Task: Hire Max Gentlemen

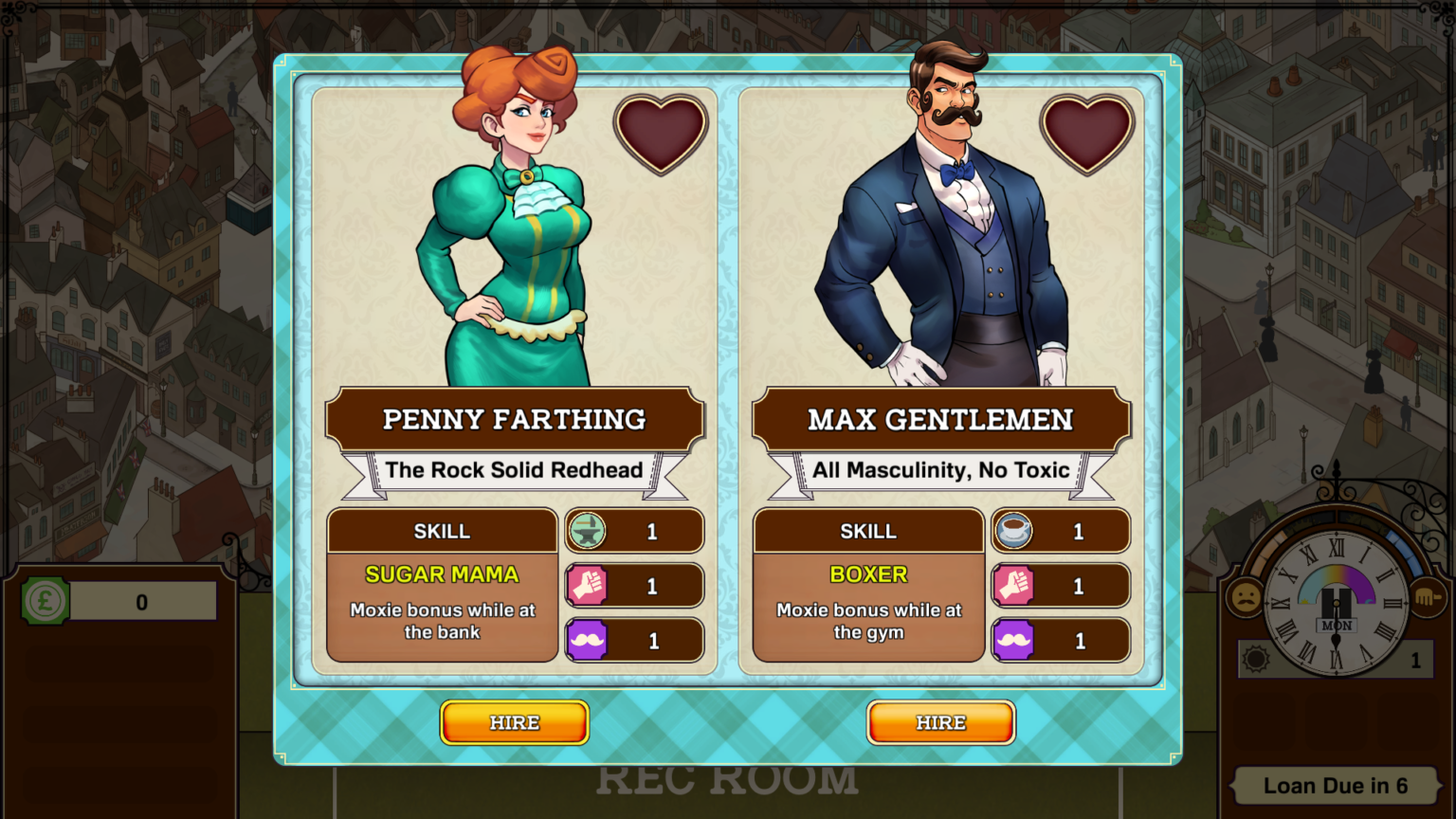Action: pos(940,722)
